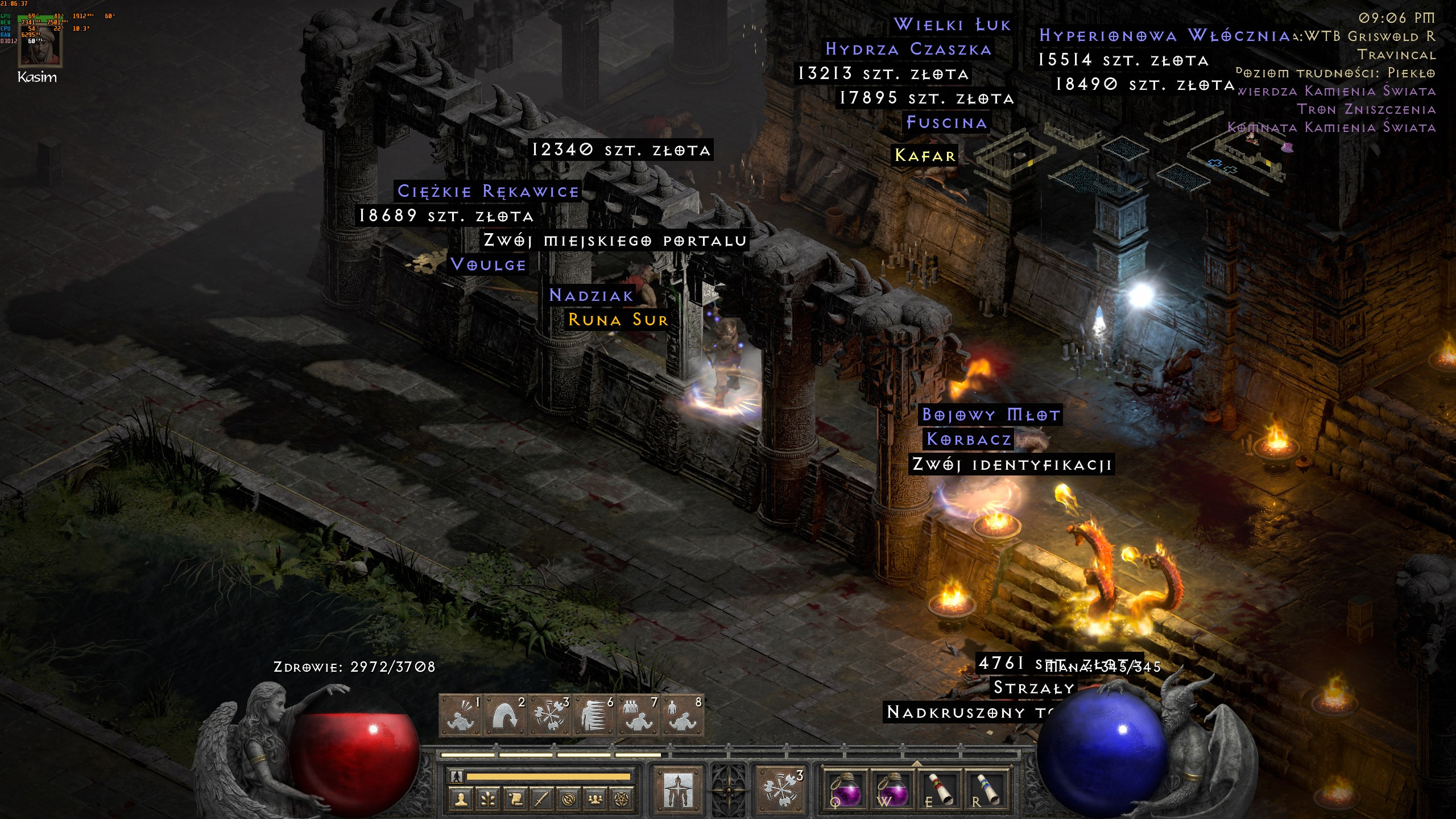1456x819 pixels.
Task: Open the skill tree menu button
Action: [488, 800]
